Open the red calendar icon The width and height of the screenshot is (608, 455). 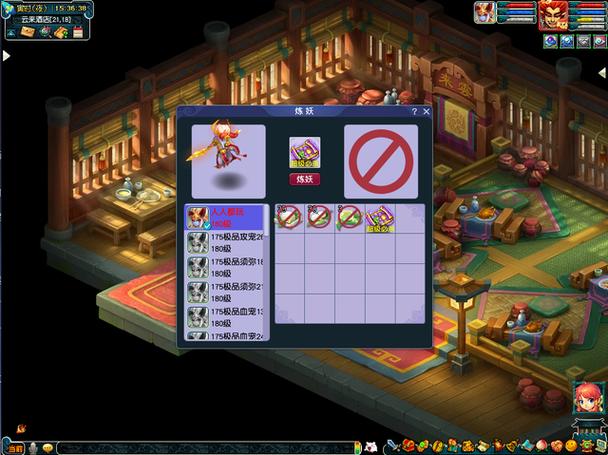click(77, 33)
